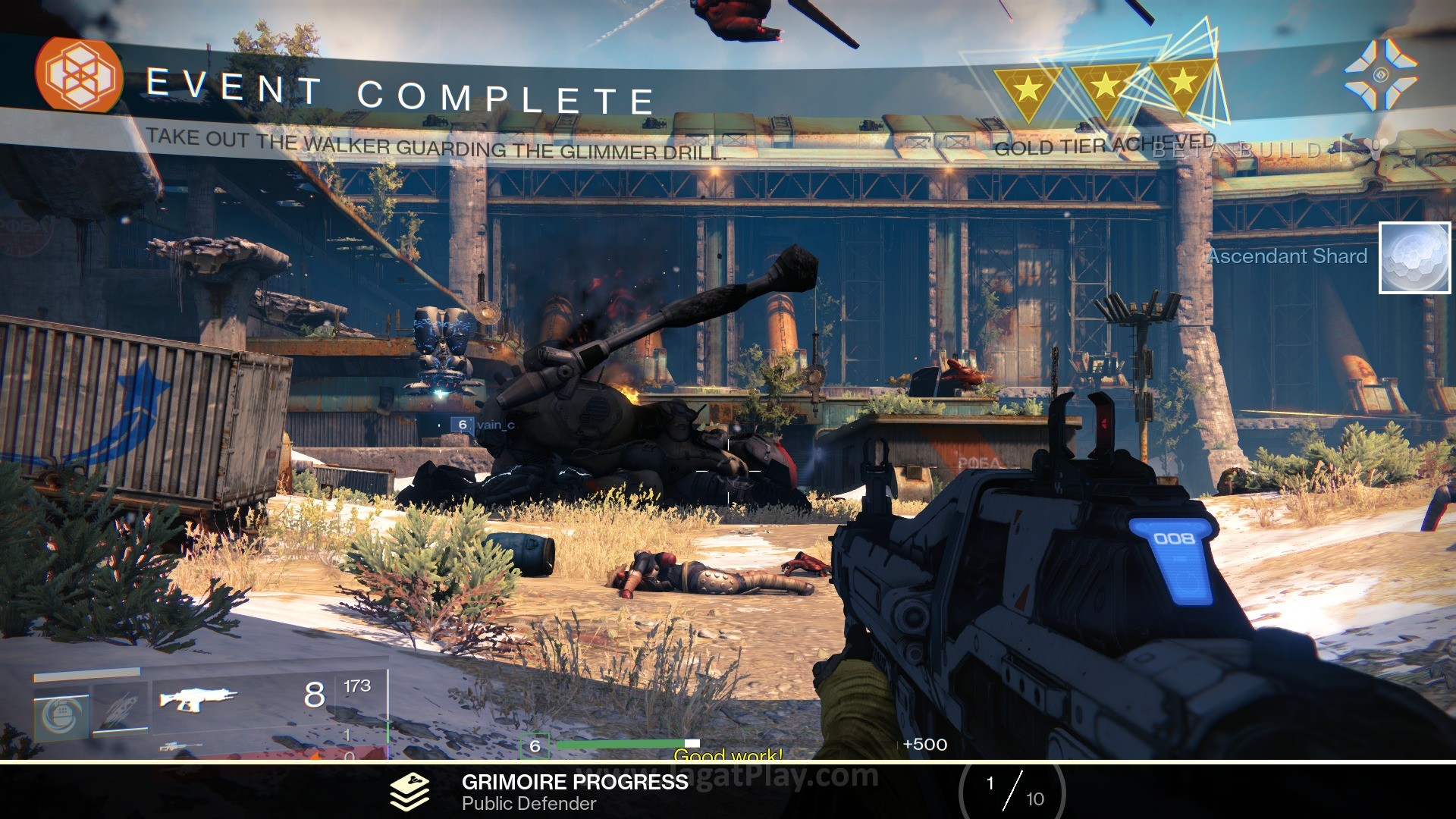1456x819 pixels.
Task: Click the orange public event emblem
Action: click(79, 75)
